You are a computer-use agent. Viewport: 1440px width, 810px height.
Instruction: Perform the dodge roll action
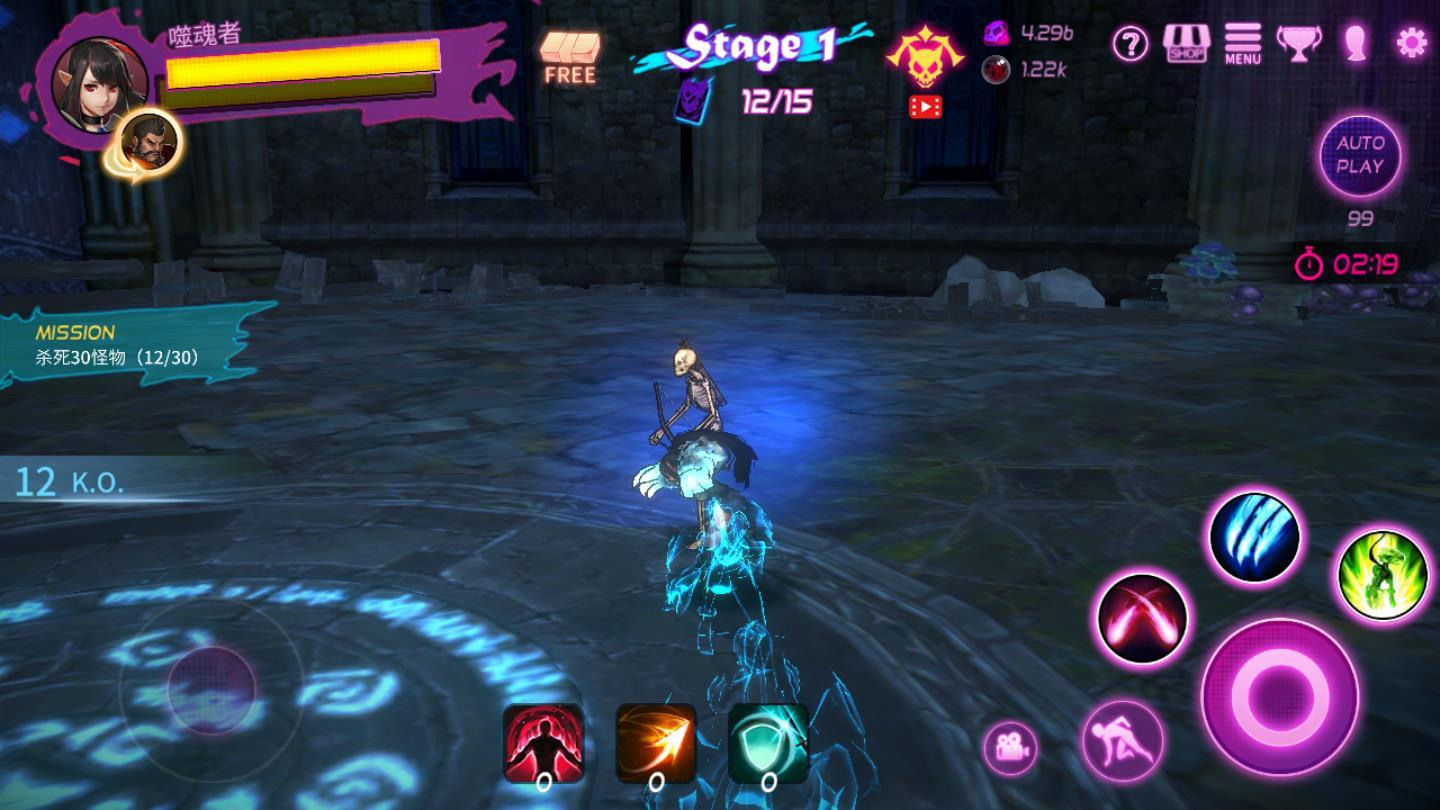point(1122,741)
